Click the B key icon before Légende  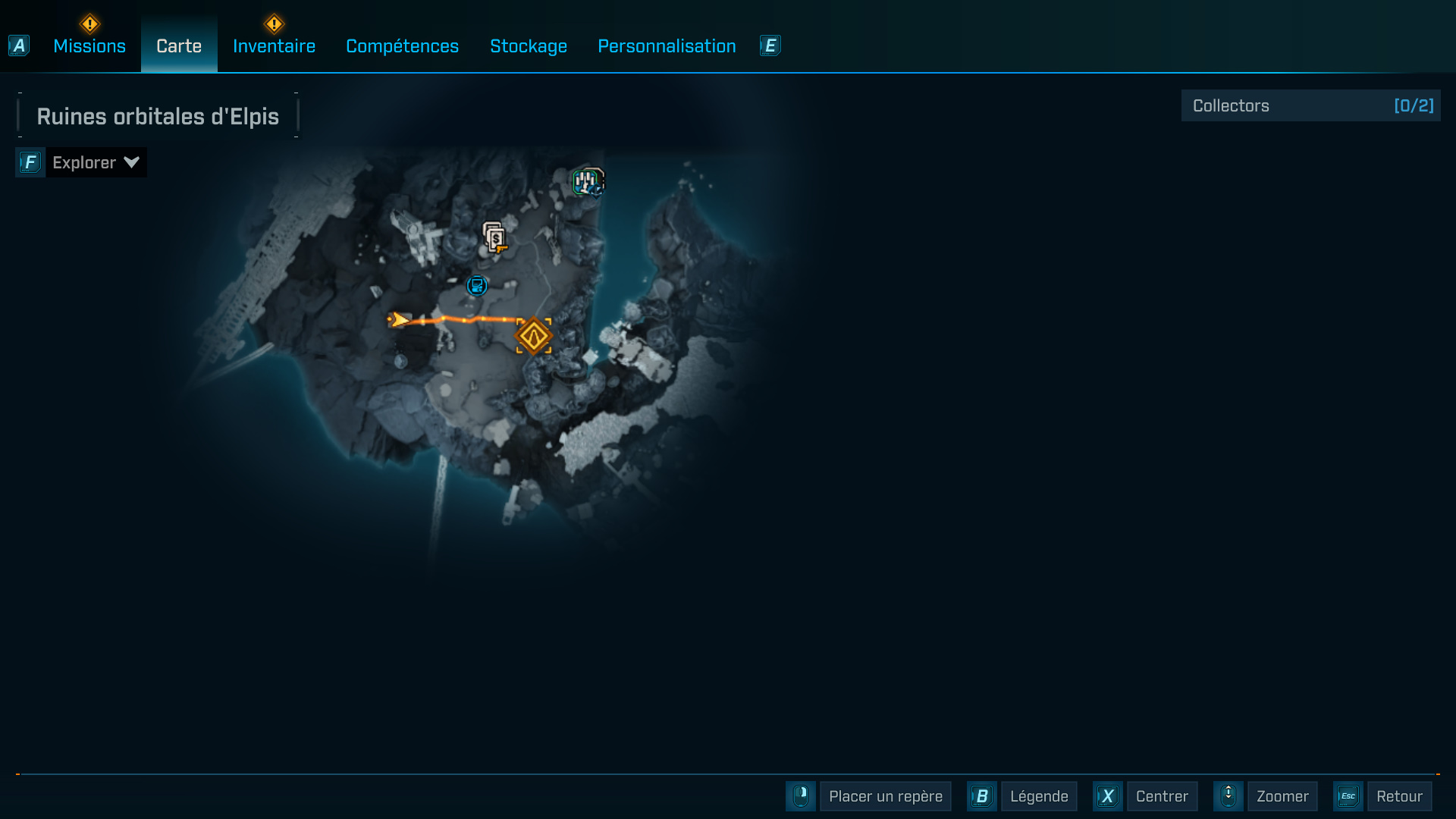pyautogui.click(x=982, y=796)
